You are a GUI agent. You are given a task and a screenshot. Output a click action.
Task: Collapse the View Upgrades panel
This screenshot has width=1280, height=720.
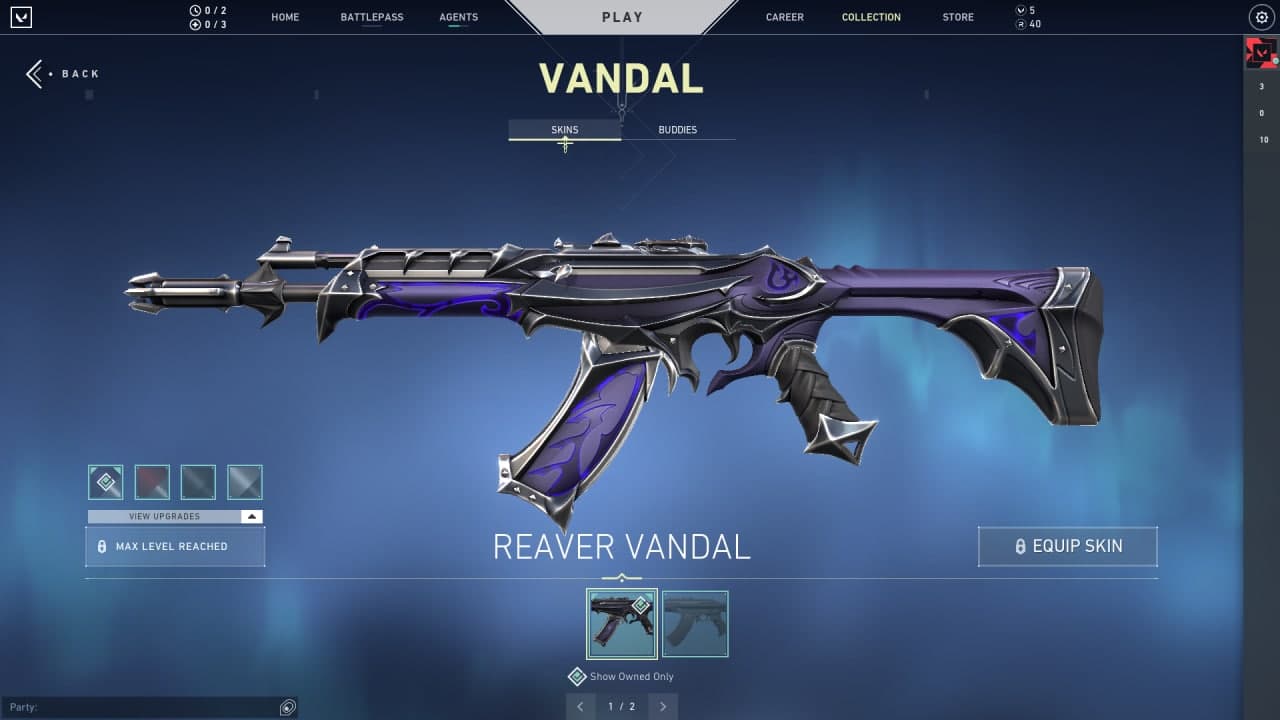click(253, 516)
